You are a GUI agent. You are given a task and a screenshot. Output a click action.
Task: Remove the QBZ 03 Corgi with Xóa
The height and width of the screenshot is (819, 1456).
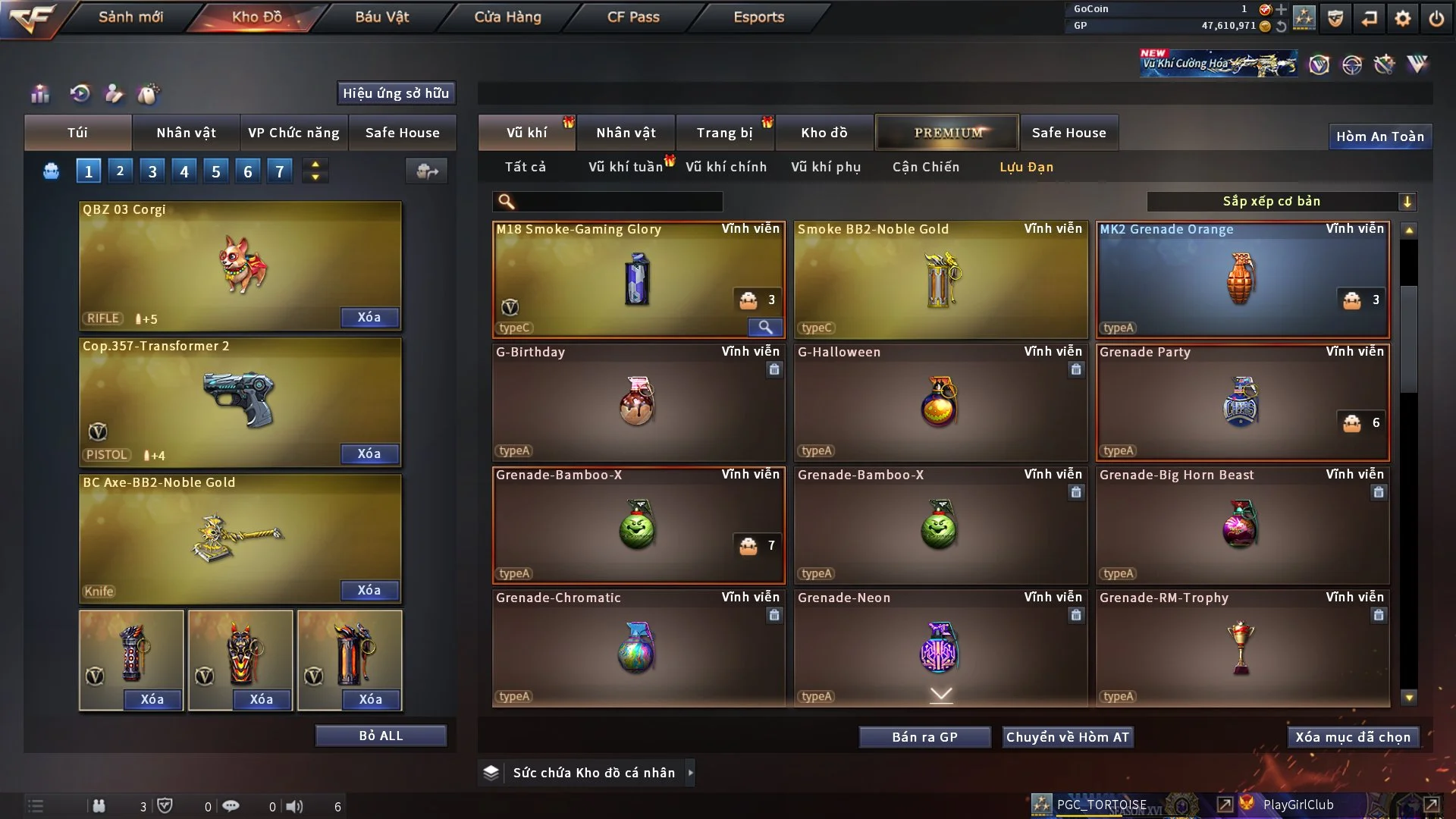[369, 317]
